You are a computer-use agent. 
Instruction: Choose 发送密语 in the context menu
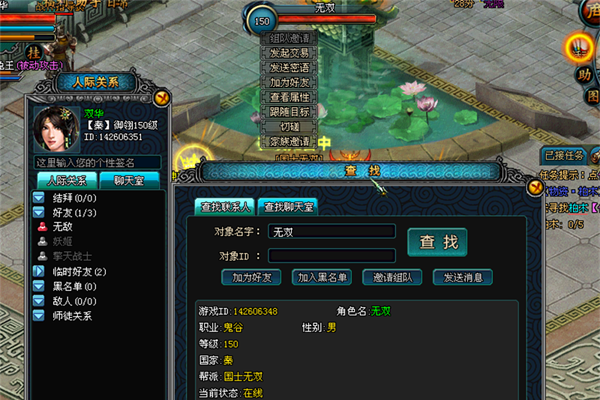point(290,68)
